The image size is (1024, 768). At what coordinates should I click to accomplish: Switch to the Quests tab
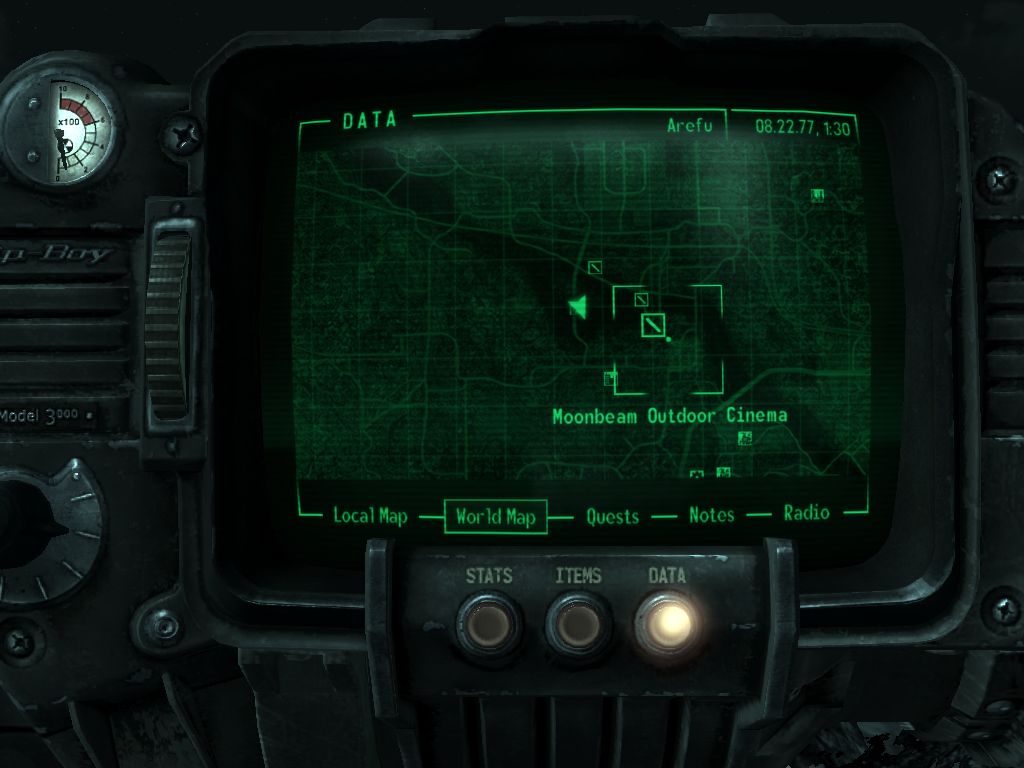tap(612, 516)
